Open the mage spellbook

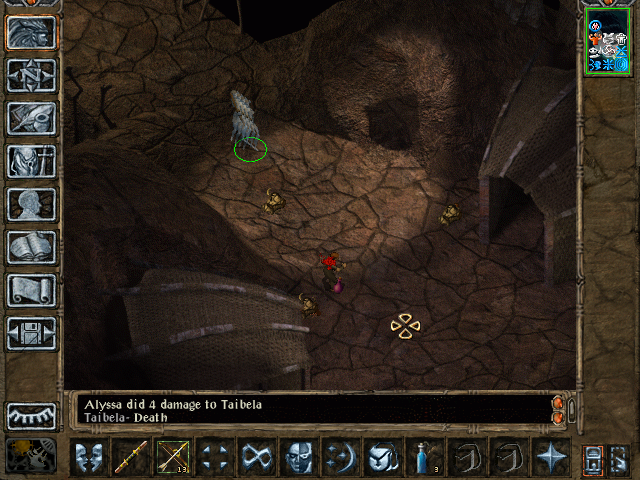click(x=31, y=247)
